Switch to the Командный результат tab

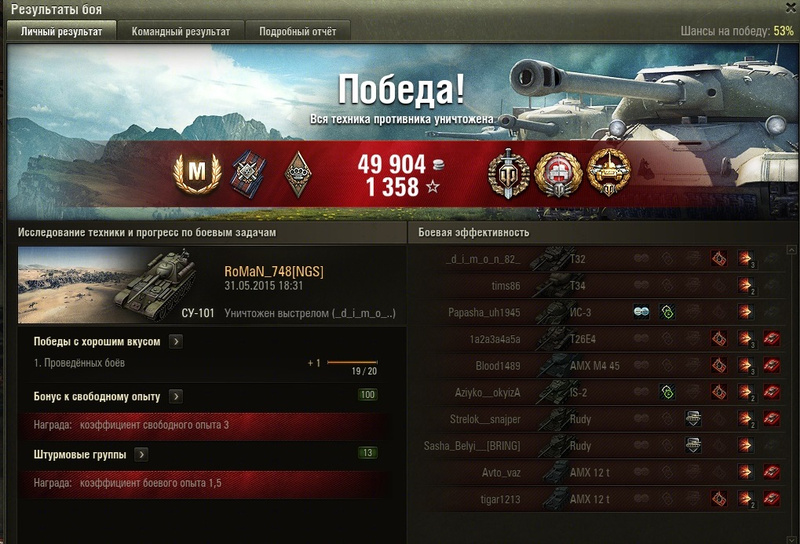click(x=180, y=32)
